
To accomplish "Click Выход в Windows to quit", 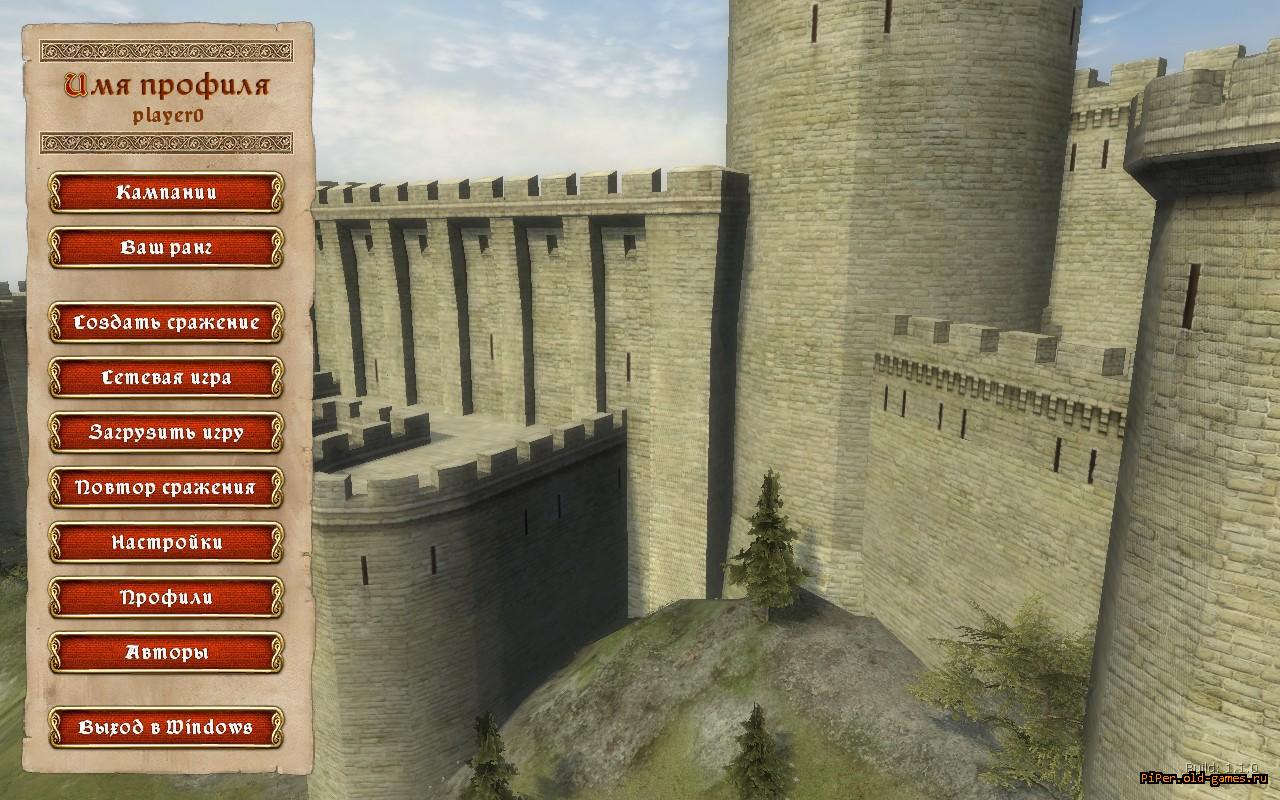I will click(166, 727).
